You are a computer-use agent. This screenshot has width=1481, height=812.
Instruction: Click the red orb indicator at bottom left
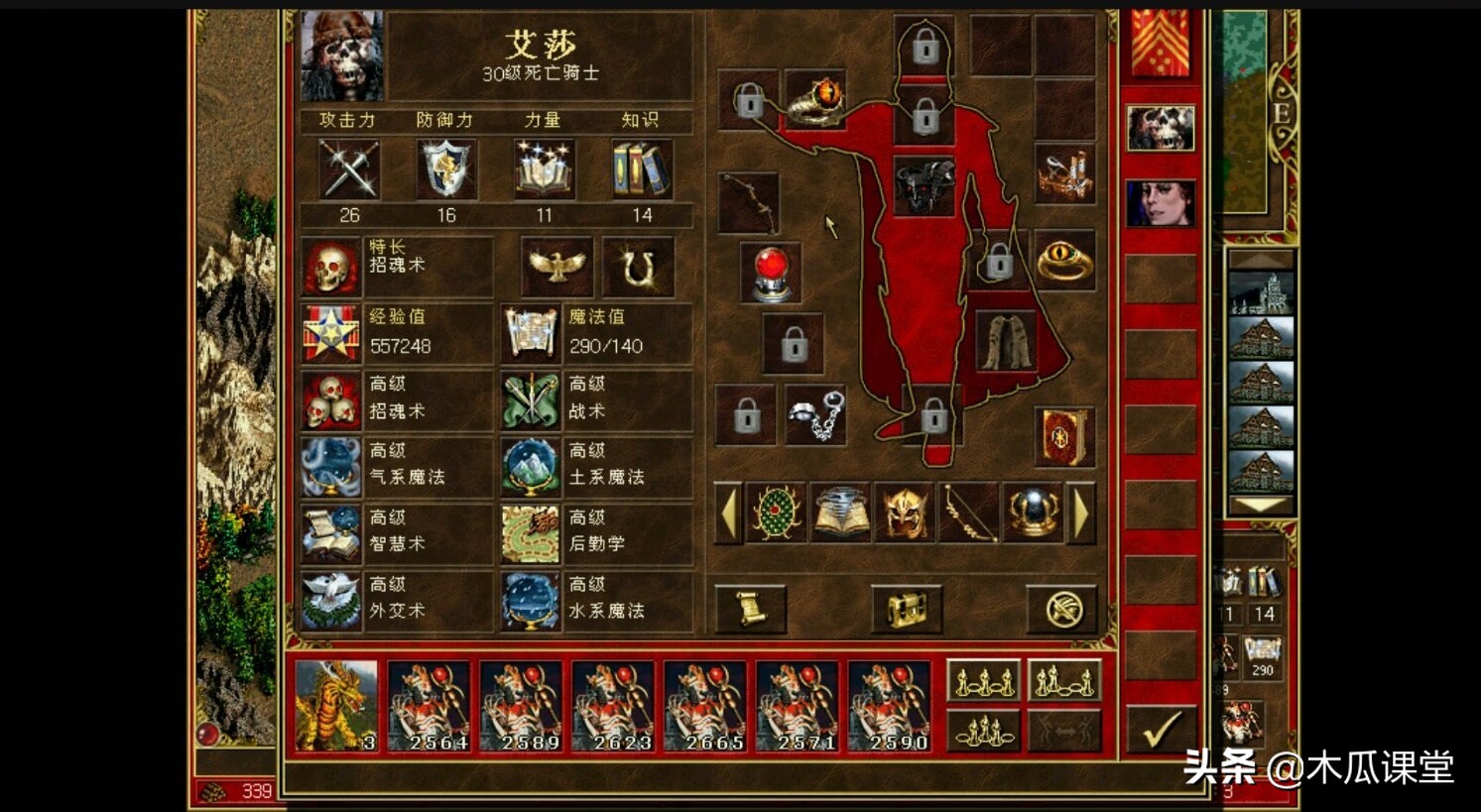[207, 736]
